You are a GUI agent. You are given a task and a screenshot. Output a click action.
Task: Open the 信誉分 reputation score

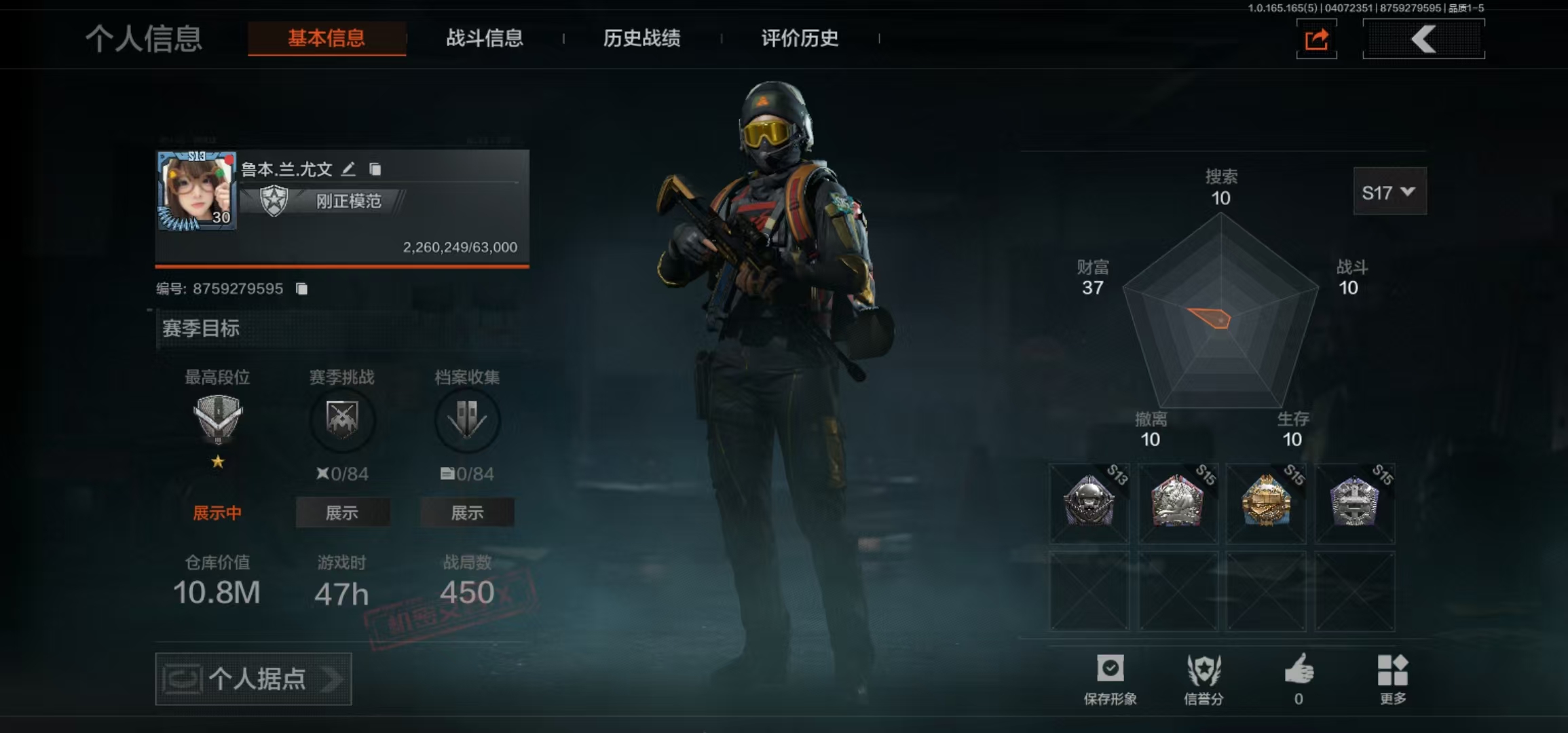click(x=1203, y=678)
